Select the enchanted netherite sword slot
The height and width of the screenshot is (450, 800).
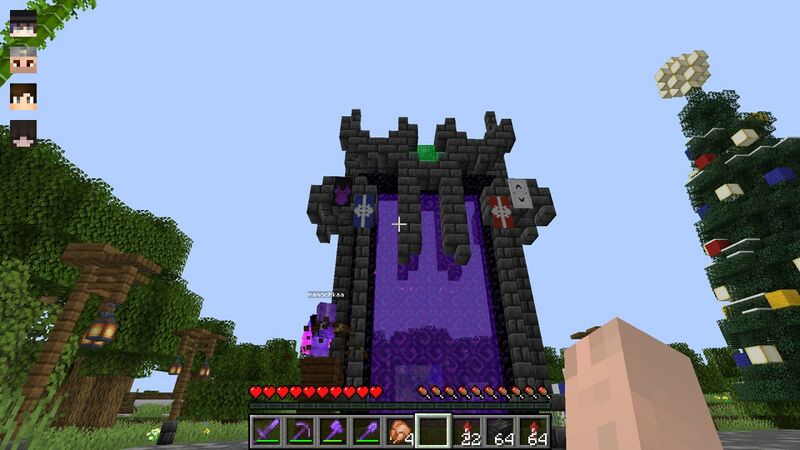[x=267, y=431]
